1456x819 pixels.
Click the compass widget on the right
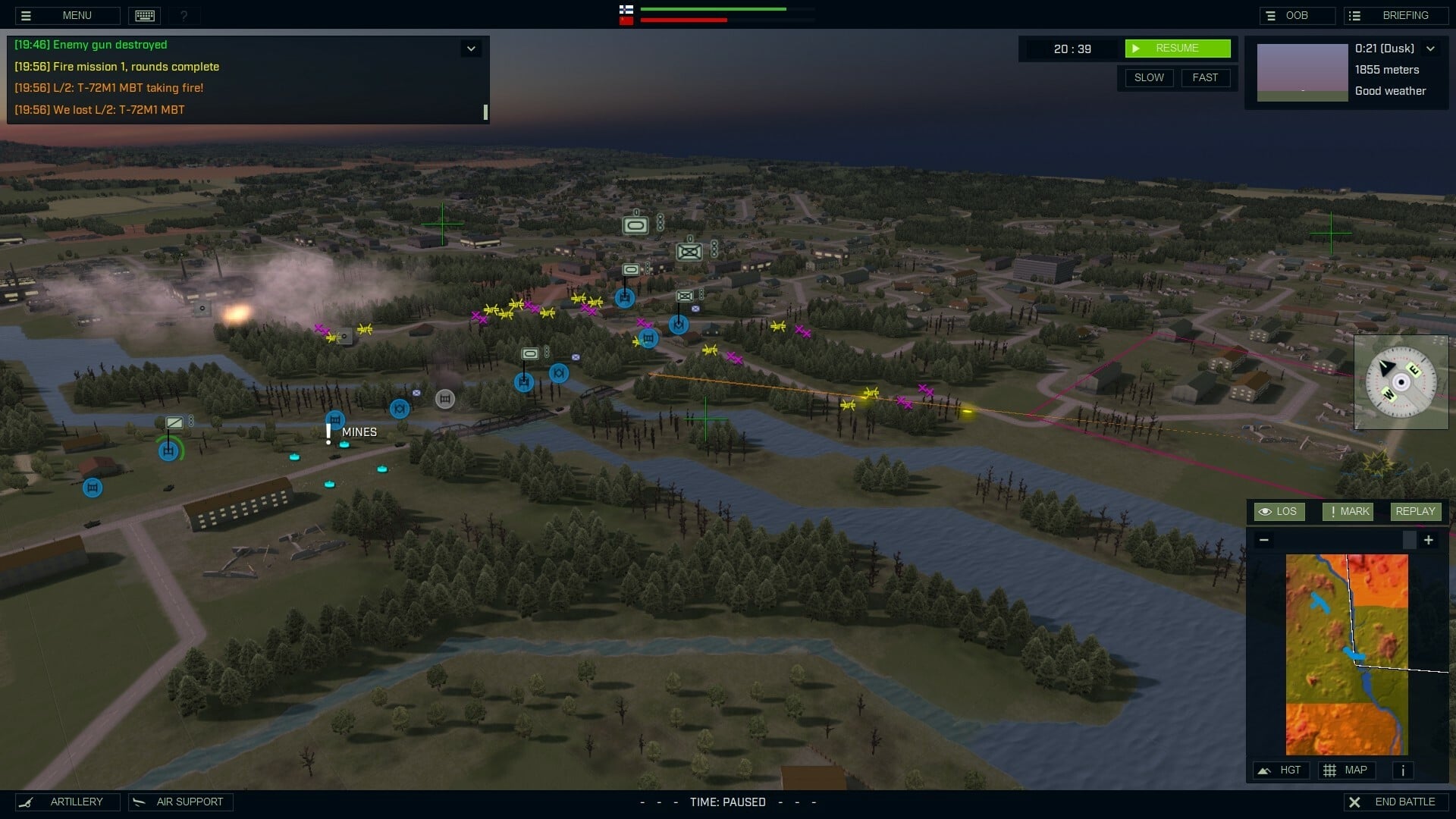click(x=1401, y=381)
